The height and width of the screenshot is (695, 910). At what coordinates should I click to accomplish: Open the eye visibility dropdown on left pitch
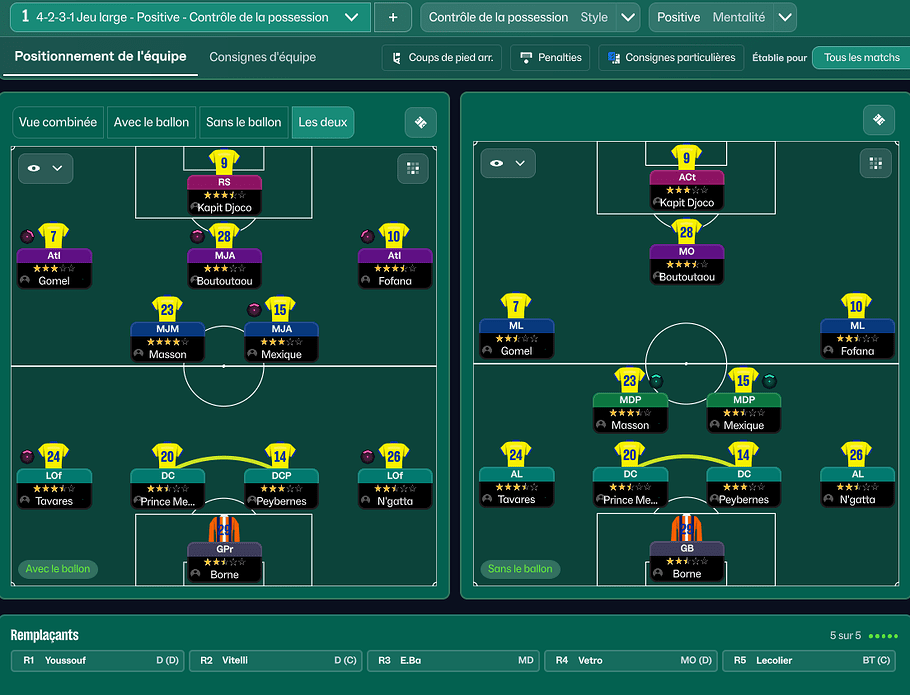pyautogui.click(x=45, y=168)
